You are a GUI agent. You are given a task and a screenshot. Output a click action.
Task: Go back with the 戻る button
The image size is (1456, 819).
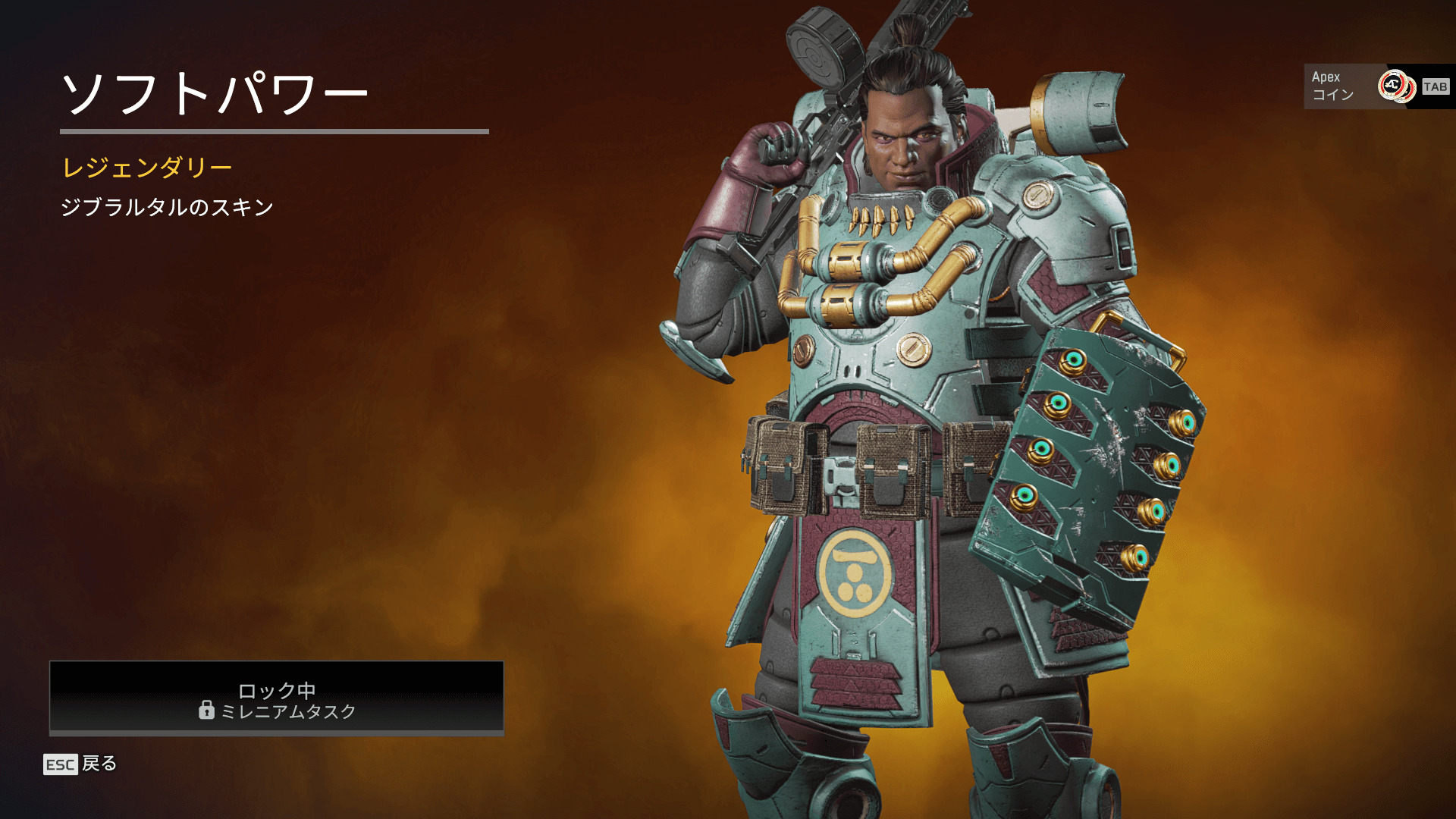(80, 764)
